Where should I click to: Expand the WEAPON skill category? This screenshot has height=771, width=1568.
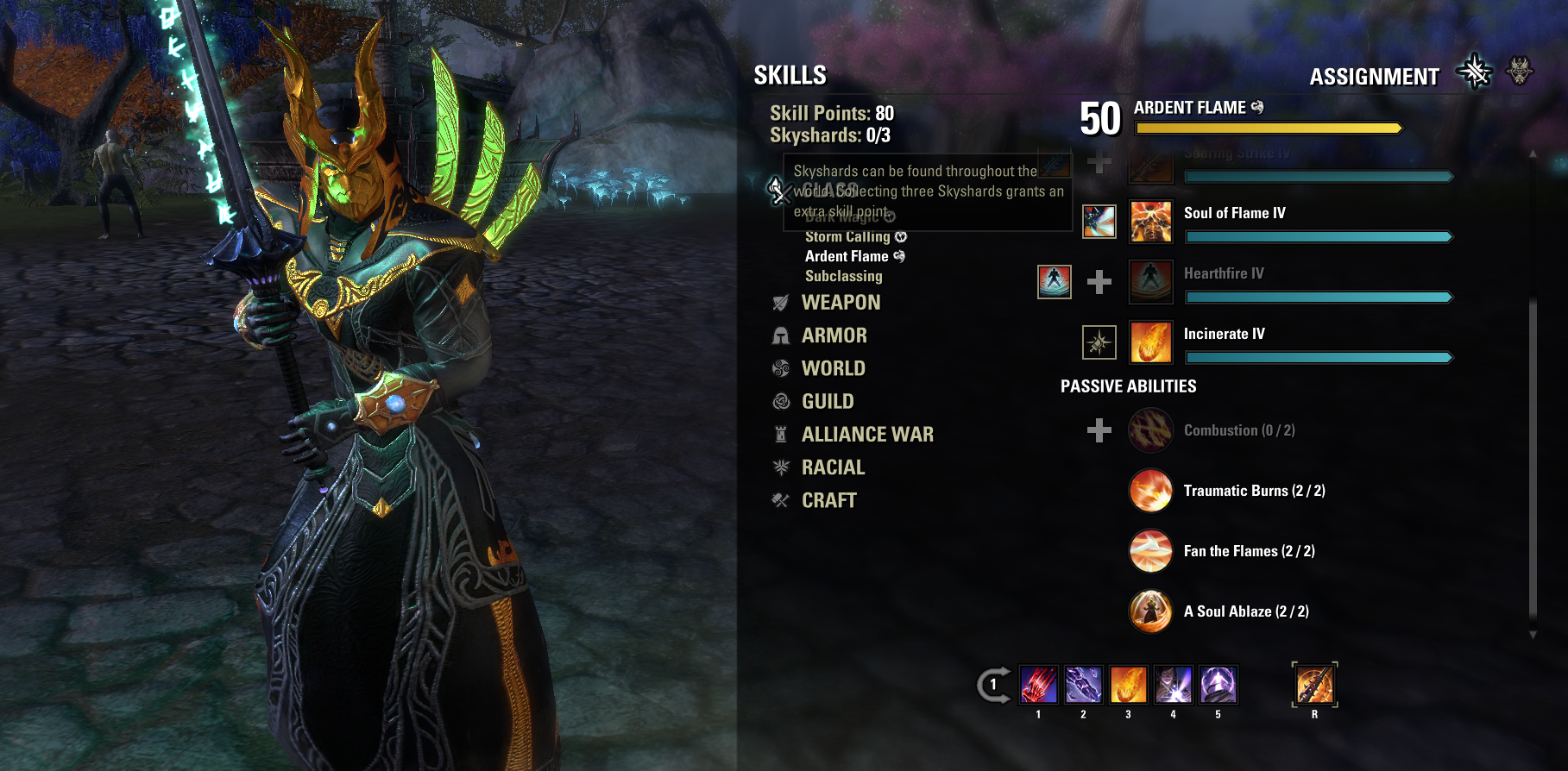841,303
